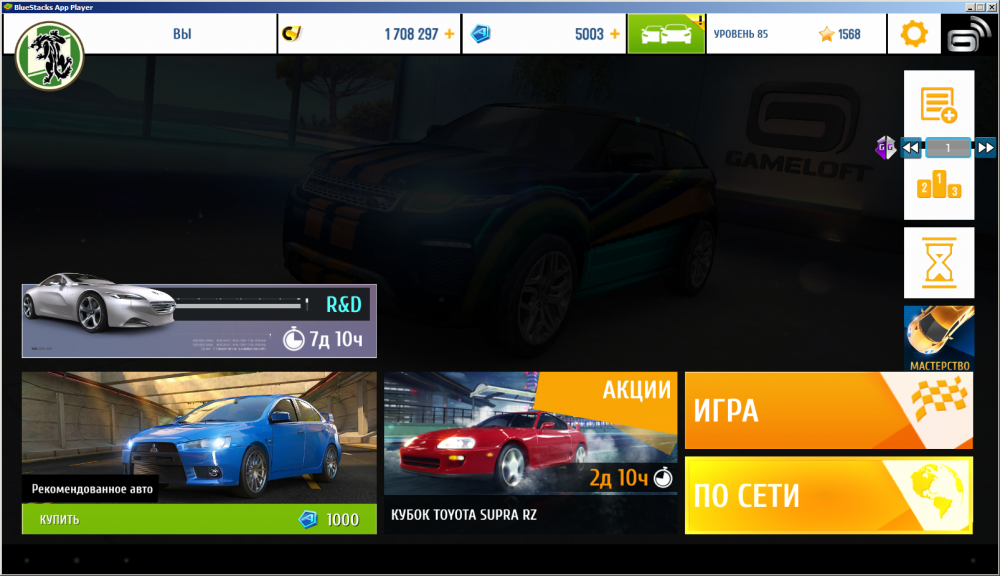
Task: Add more credits with the plus
Action: pyautogui.click(x=449, y=34)
